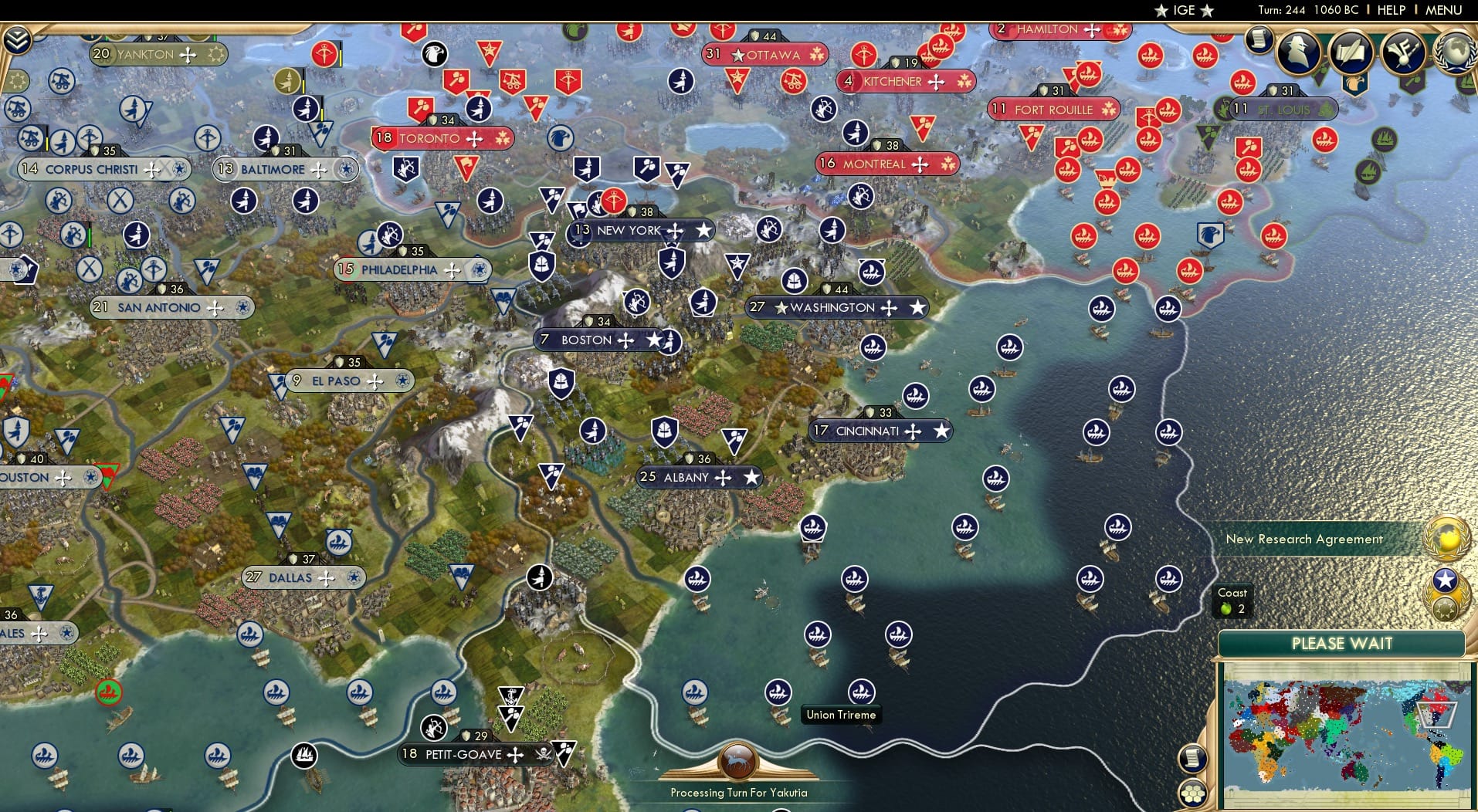Select the New York city banner
Screen dimensions: 1478x812
(x=639, y=230)
